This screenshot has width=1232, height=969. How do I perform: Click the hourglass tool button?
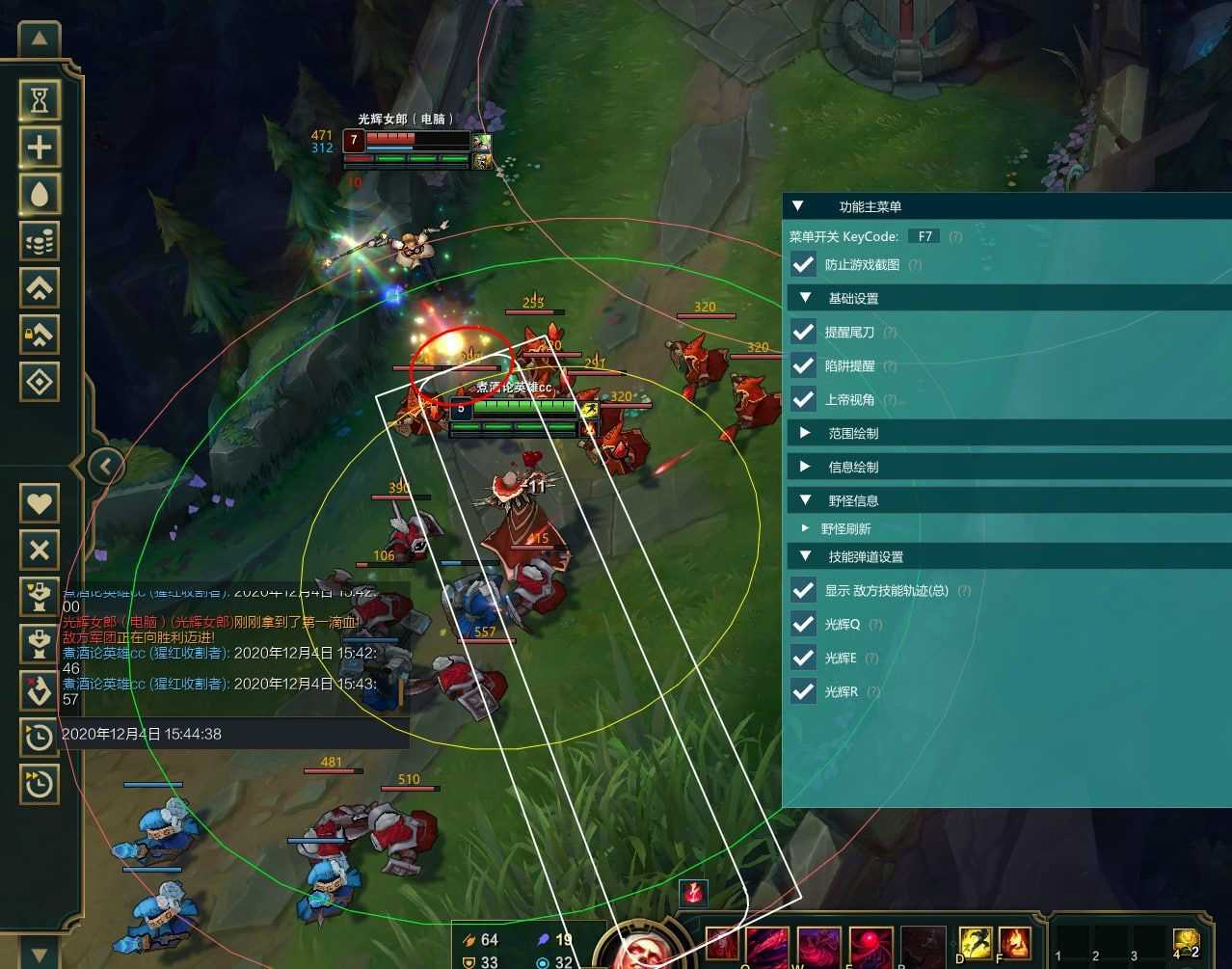[x=40, y=100]
